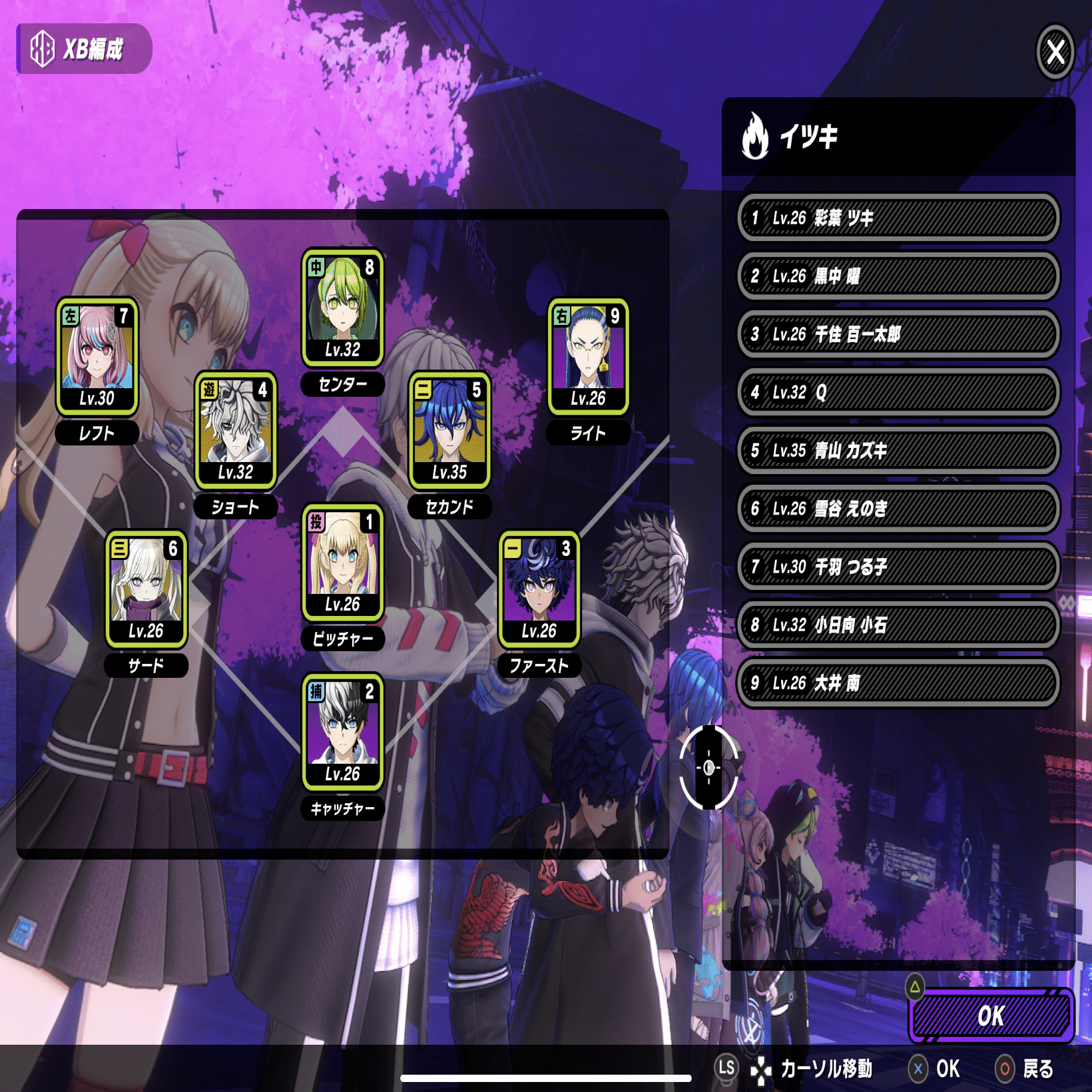The height and width of the screenshot is (1092, 1092).
Task: Pick the center fielder card
Action: [x=342, y=308]
